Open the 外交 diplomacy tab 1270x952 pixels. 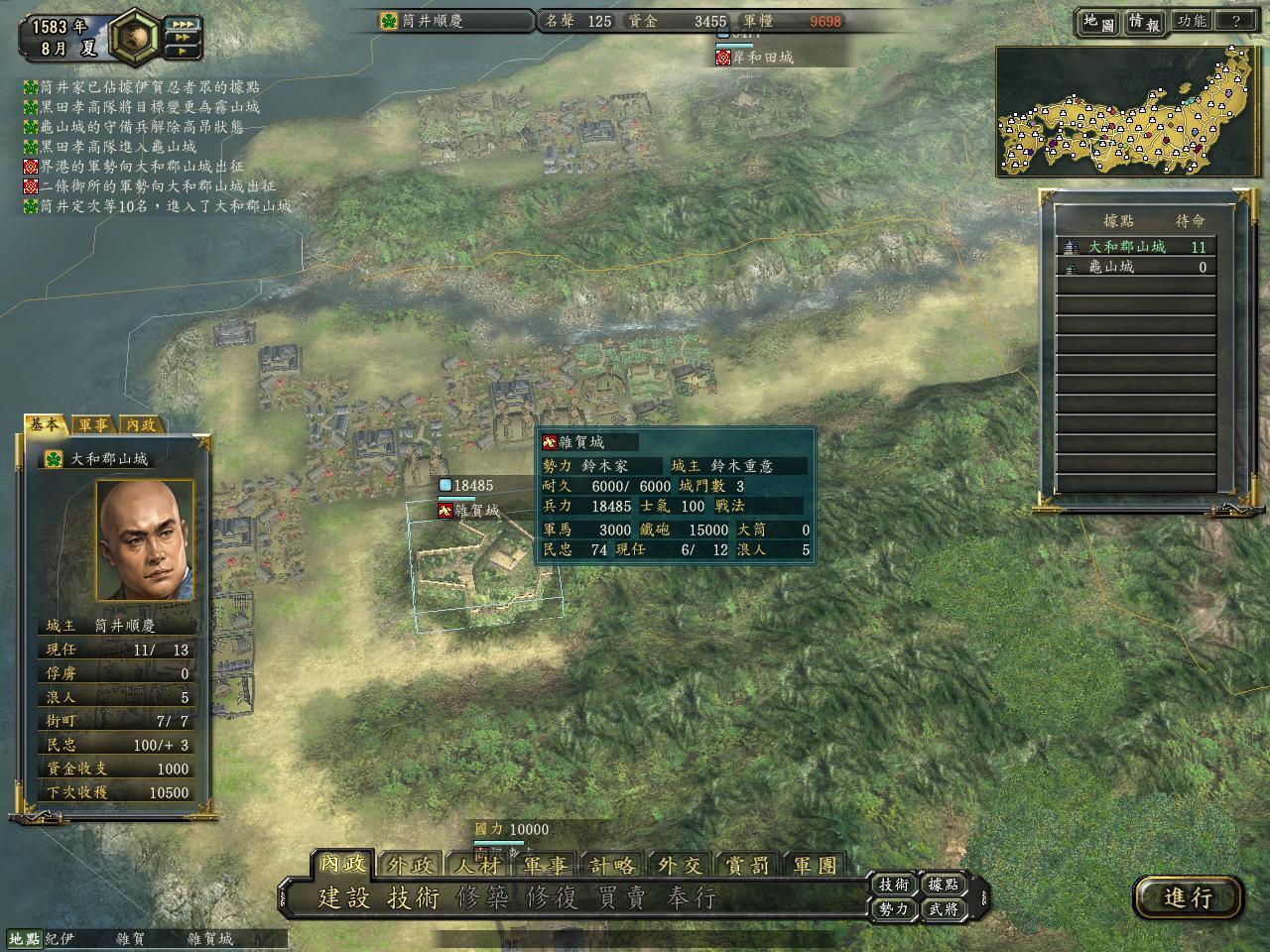(x=680, y=865)
